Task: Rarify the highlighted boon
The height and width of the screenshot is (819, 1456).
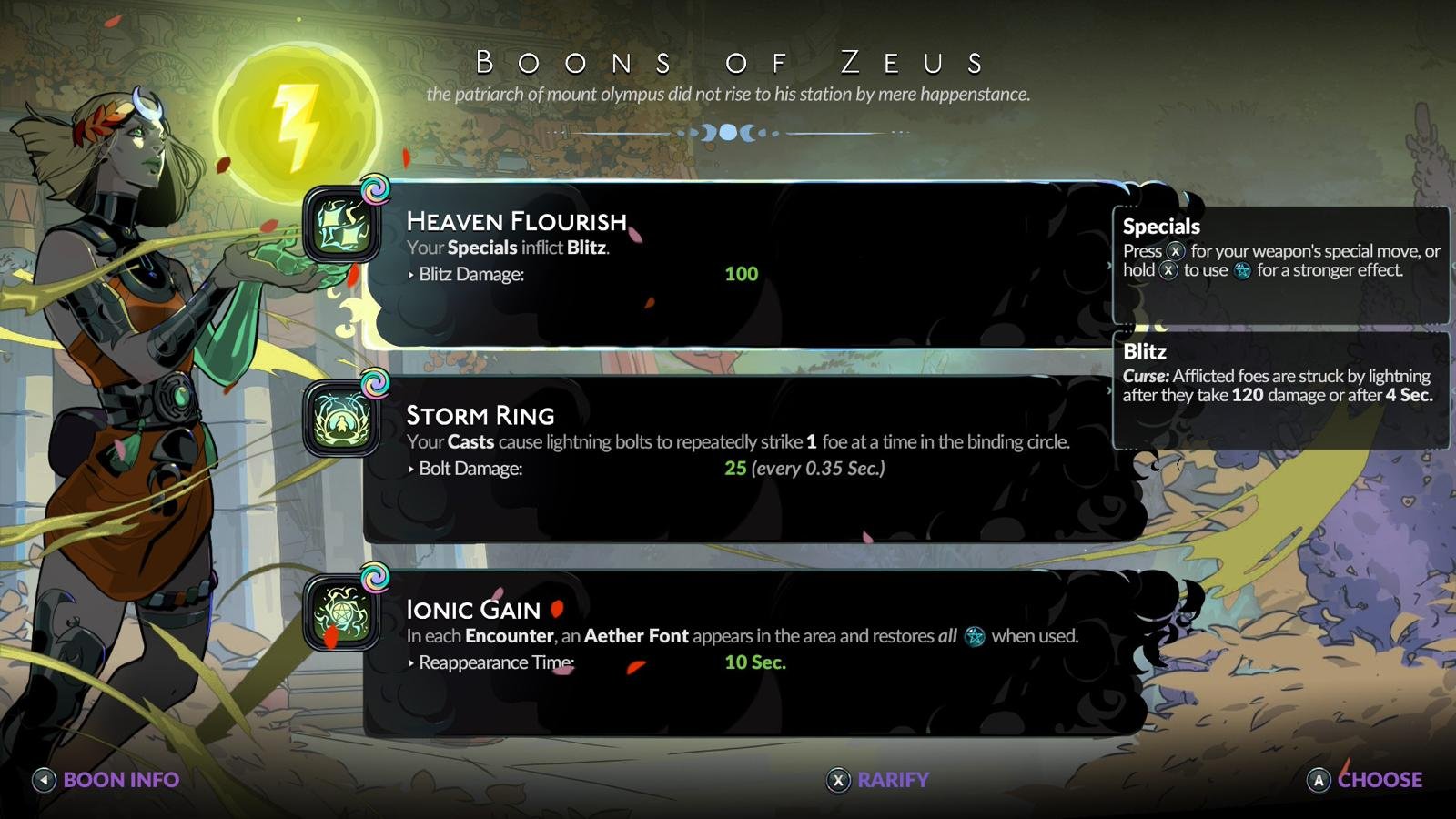Action: (878, 780)
